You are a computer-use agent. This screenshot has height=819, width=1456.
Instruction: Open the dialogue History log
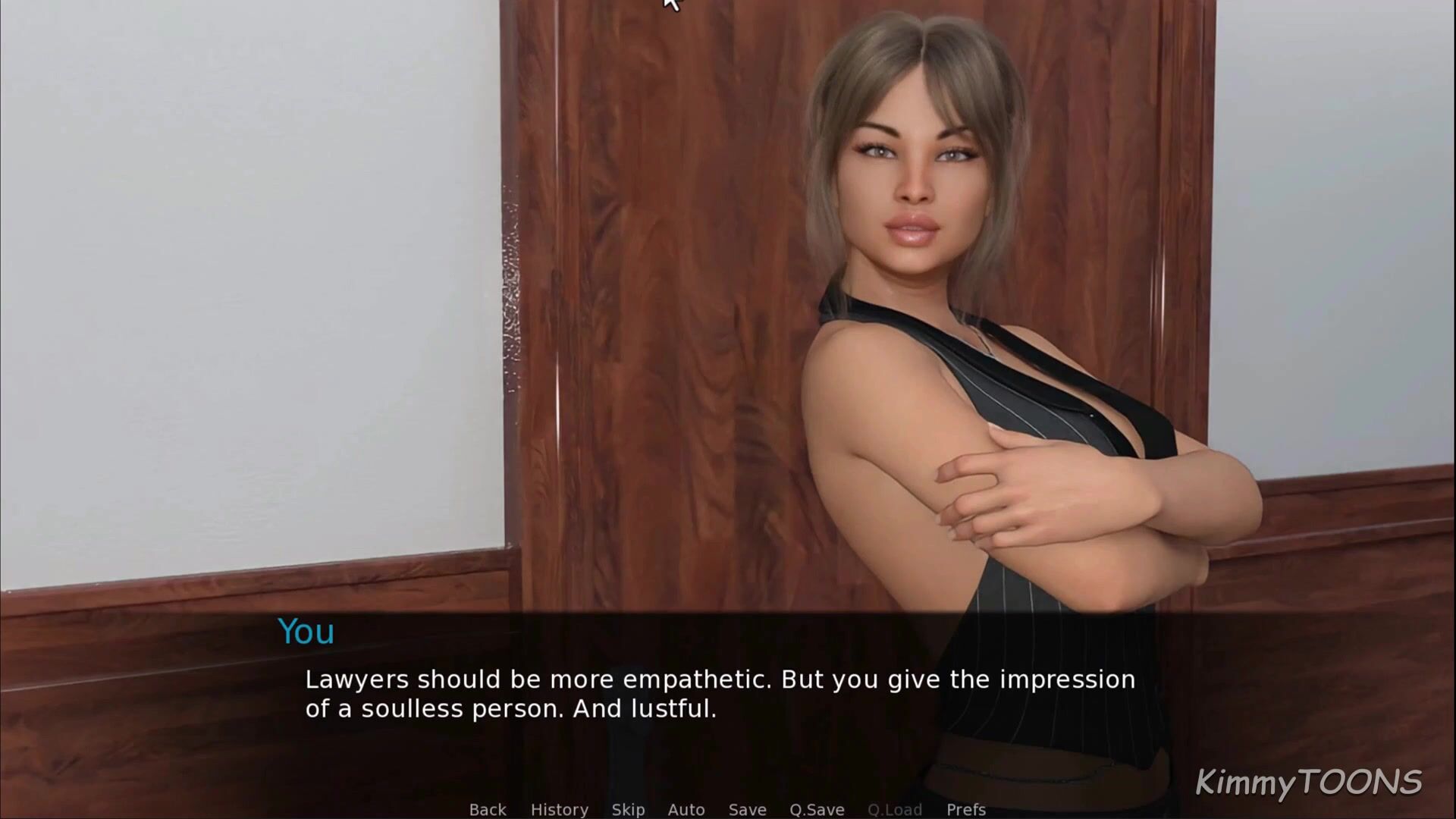pos(559,809)
